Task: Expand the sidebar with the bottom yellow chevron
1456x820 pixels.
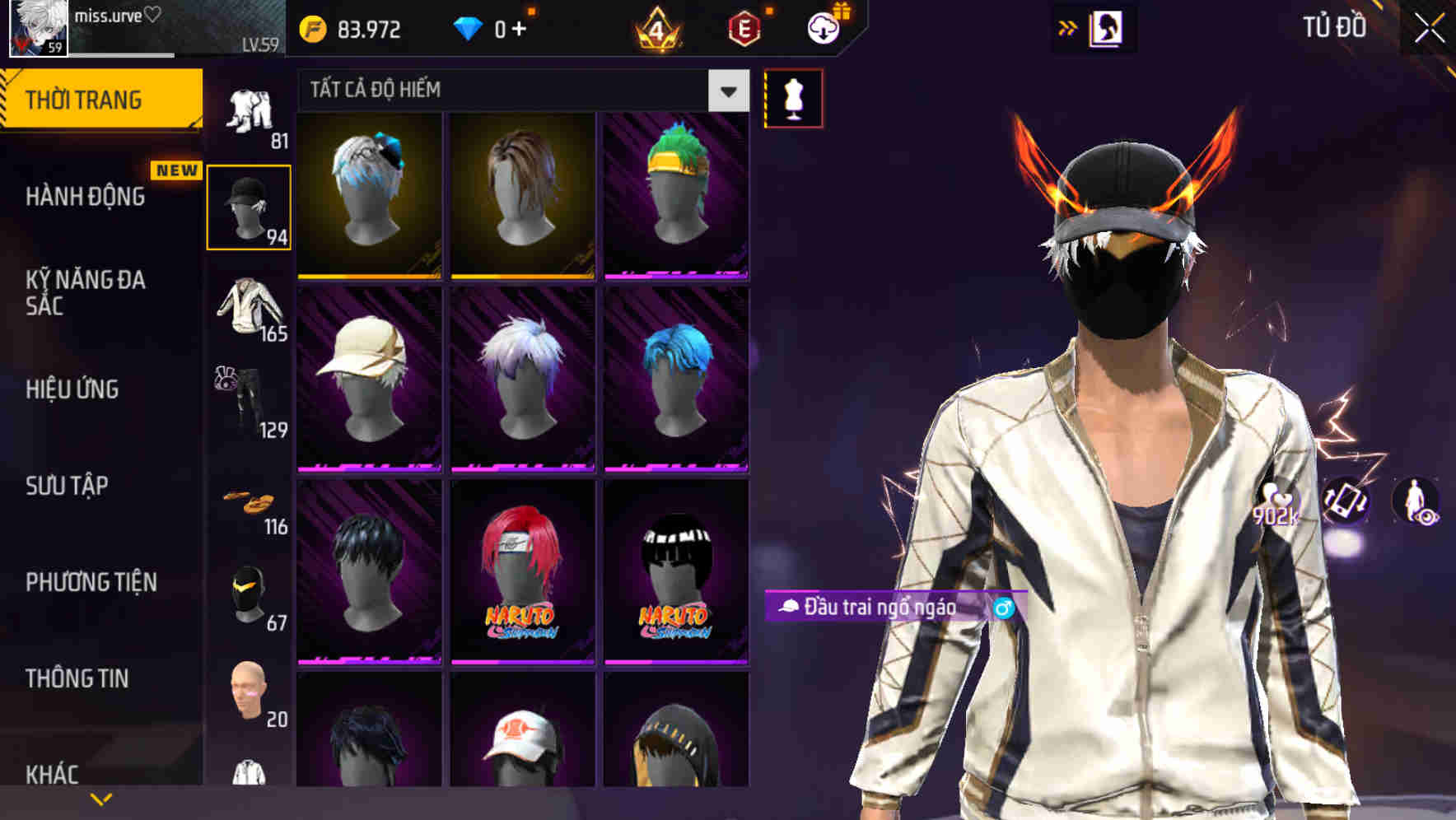Action: 101,798
